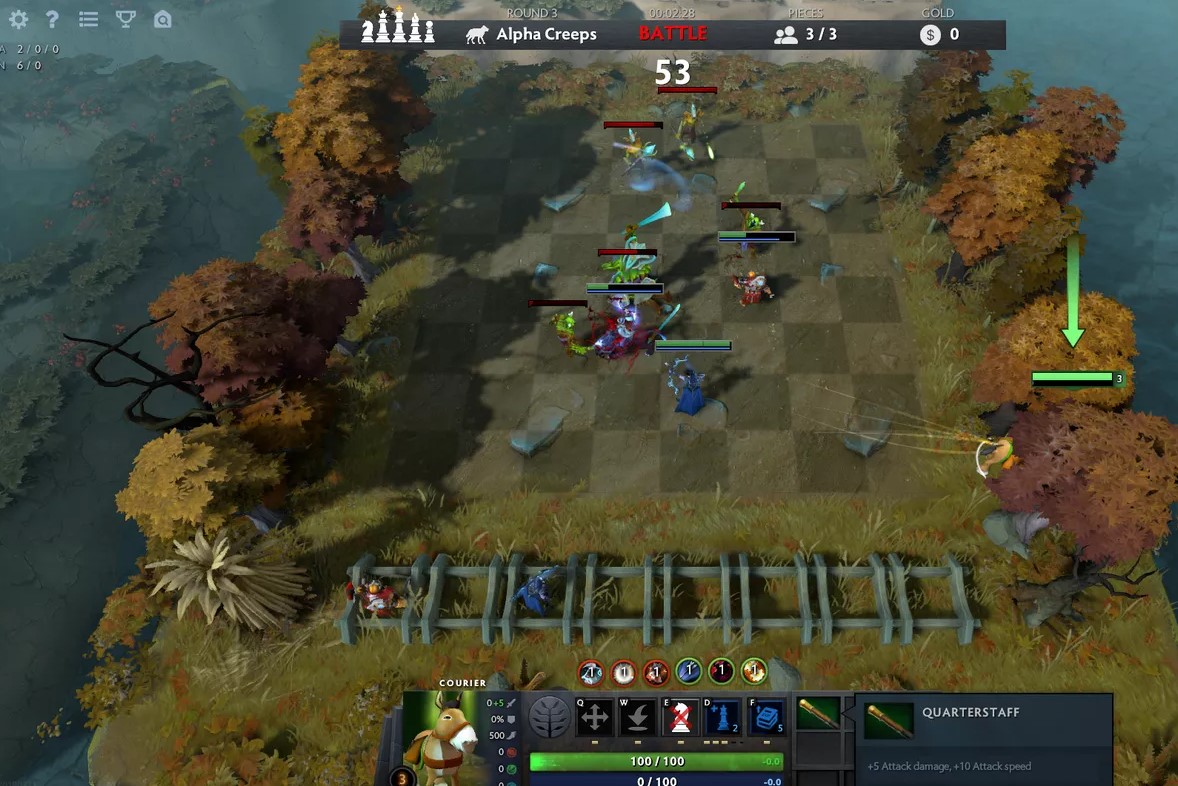Screen dimensions: 1178x786
Task: Click the chess pieces icon in top bar
Action: 398,30
